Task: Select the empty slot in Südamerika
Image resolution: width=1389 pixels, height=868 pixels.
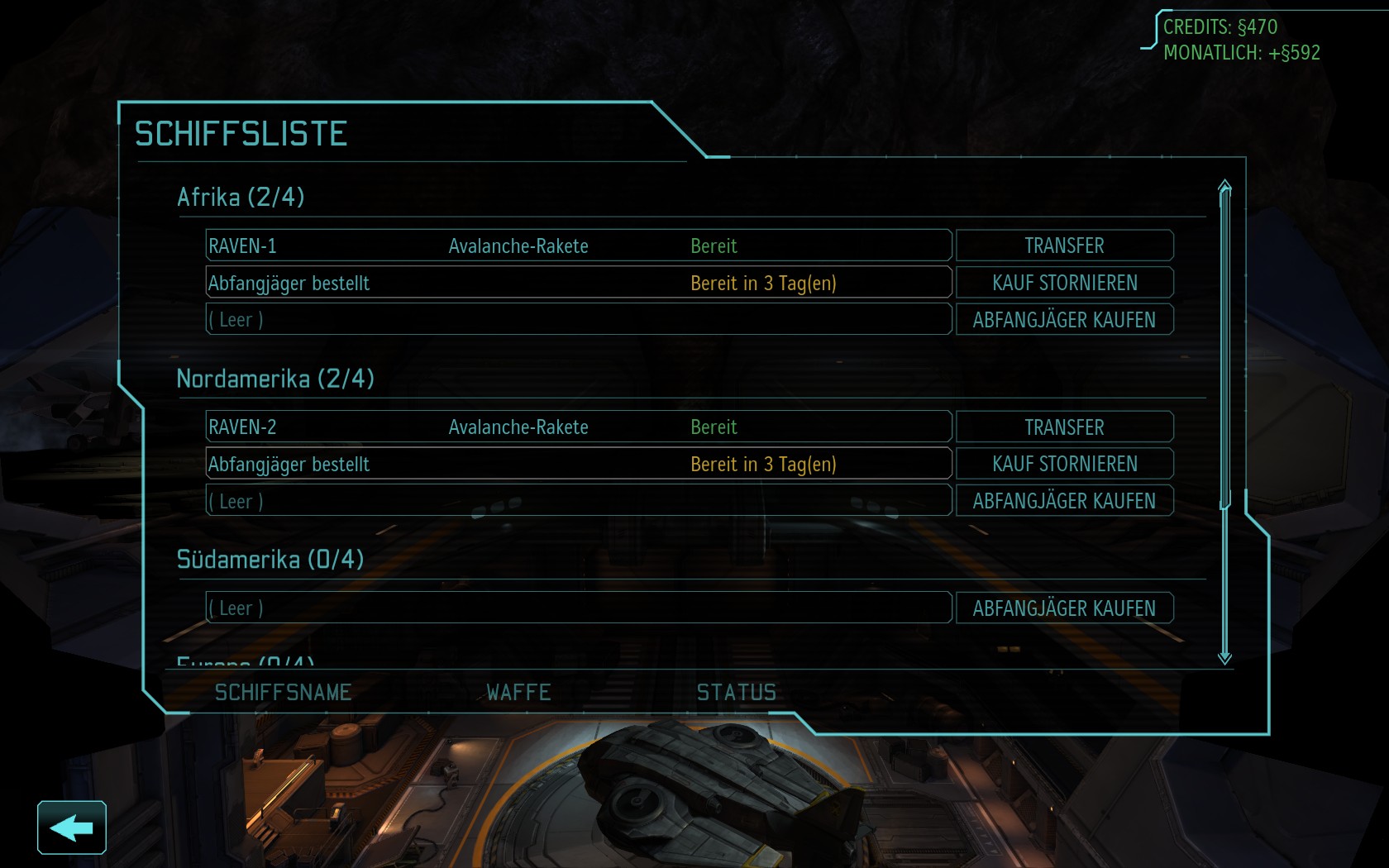Action: [578, 608]
